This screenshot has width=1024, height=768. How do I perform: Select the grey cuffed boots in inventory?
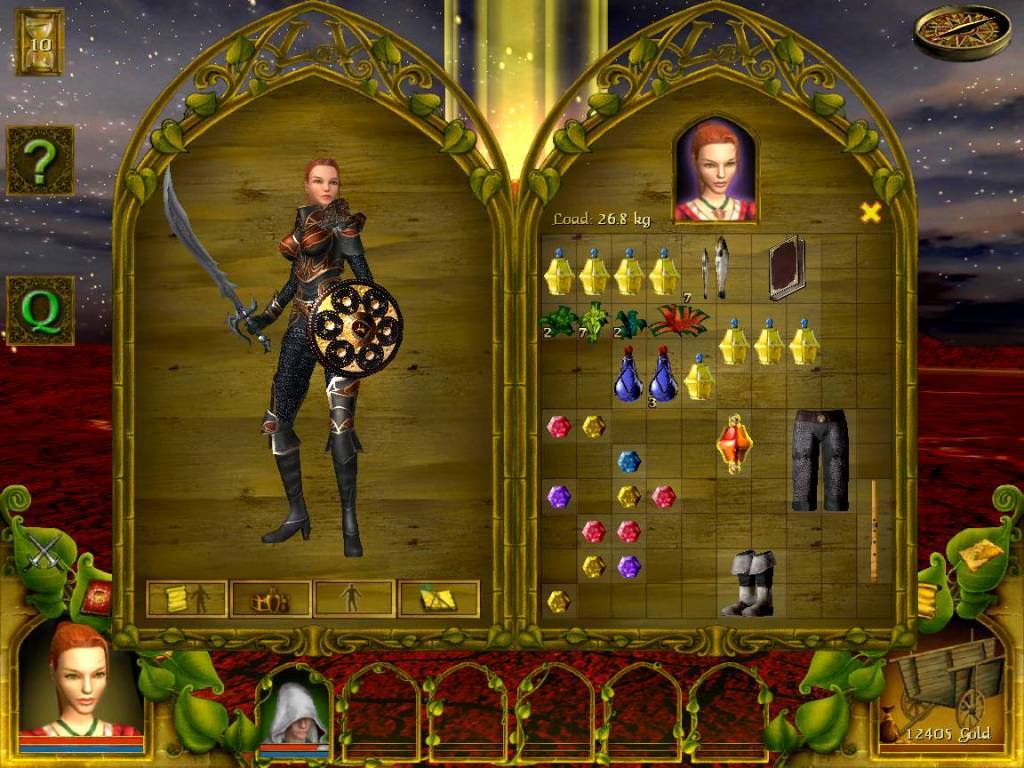pyautogui.click(x=749, y=583)
